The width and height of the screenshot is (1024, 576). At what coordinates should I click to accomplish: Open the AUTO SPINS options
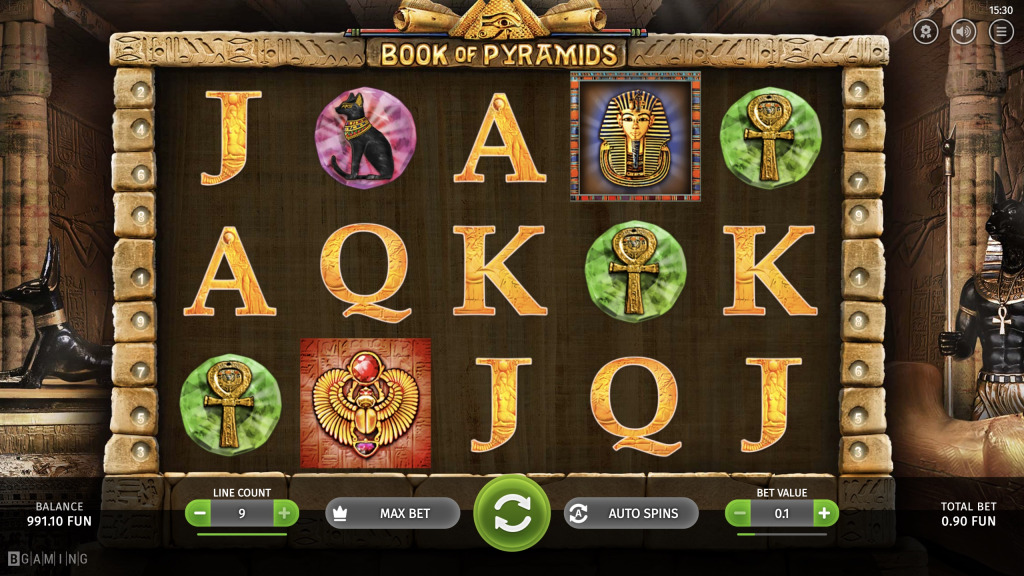tap(631, 513)
